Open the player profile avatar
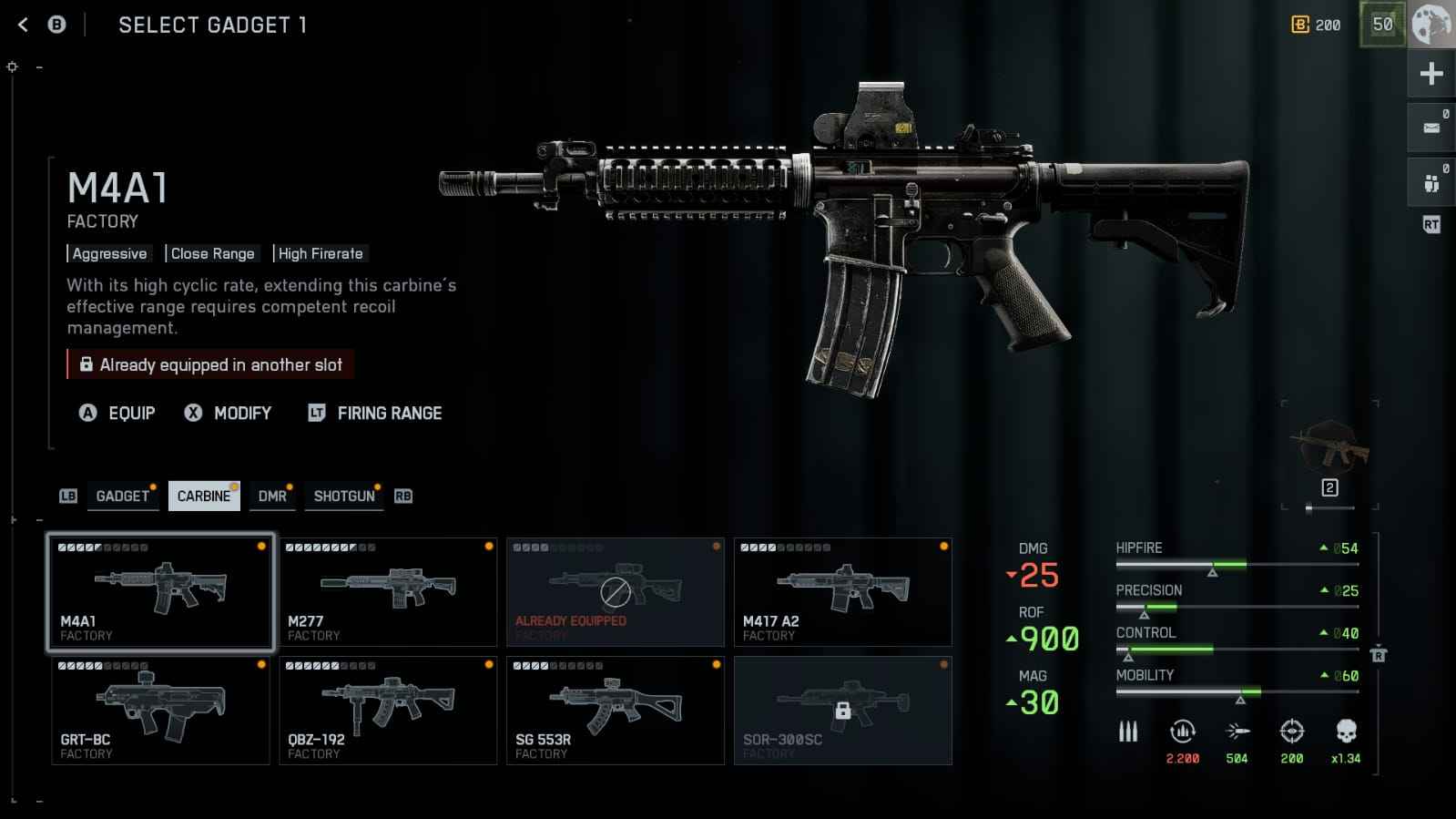Image resolution: width=1456 pixels, height=819 pixels. (1431, 25)
